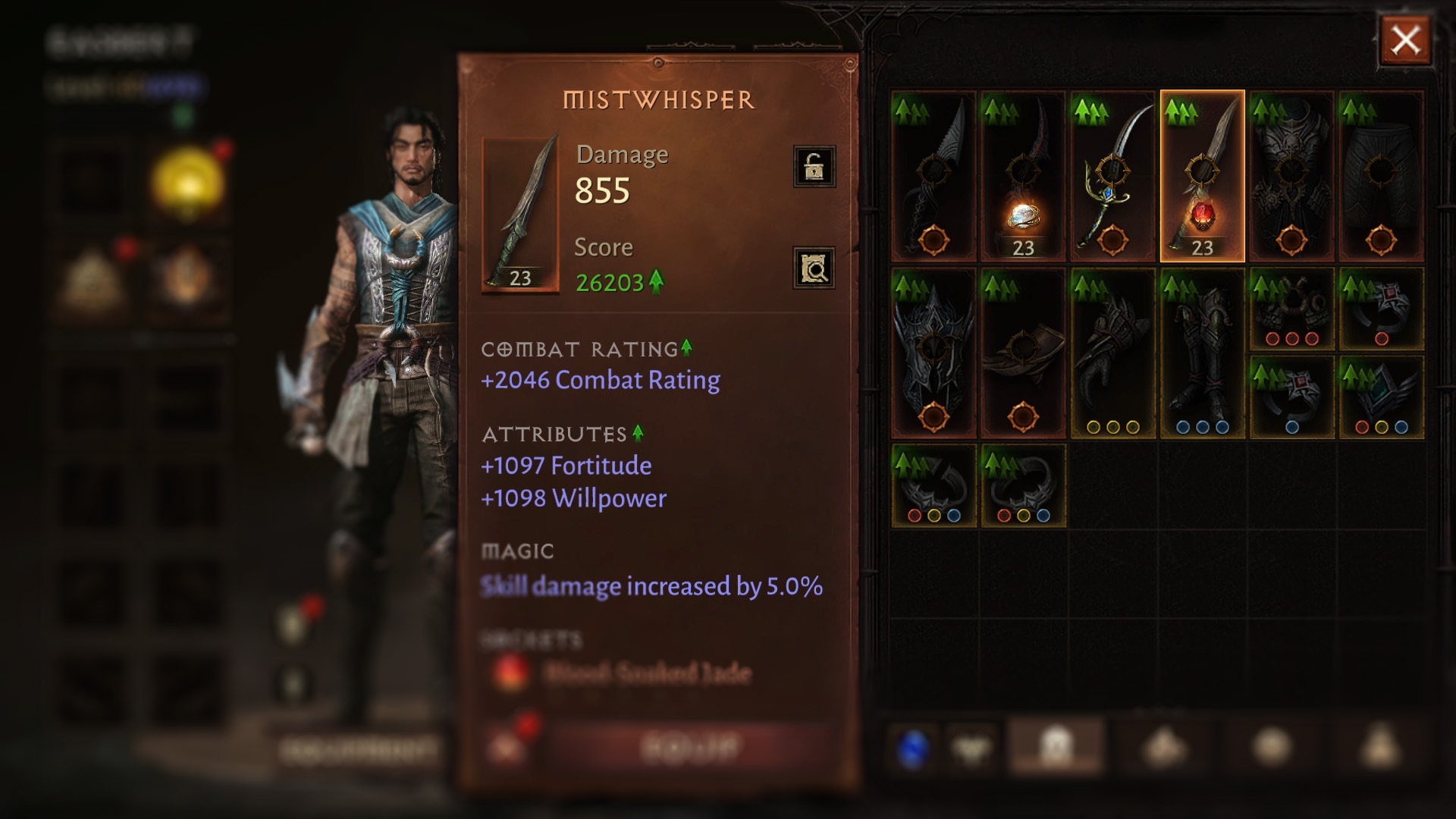Select the gloves with yellow sockets
The width and height of the screenshot is (1456, 819).
coord(1112,353)
